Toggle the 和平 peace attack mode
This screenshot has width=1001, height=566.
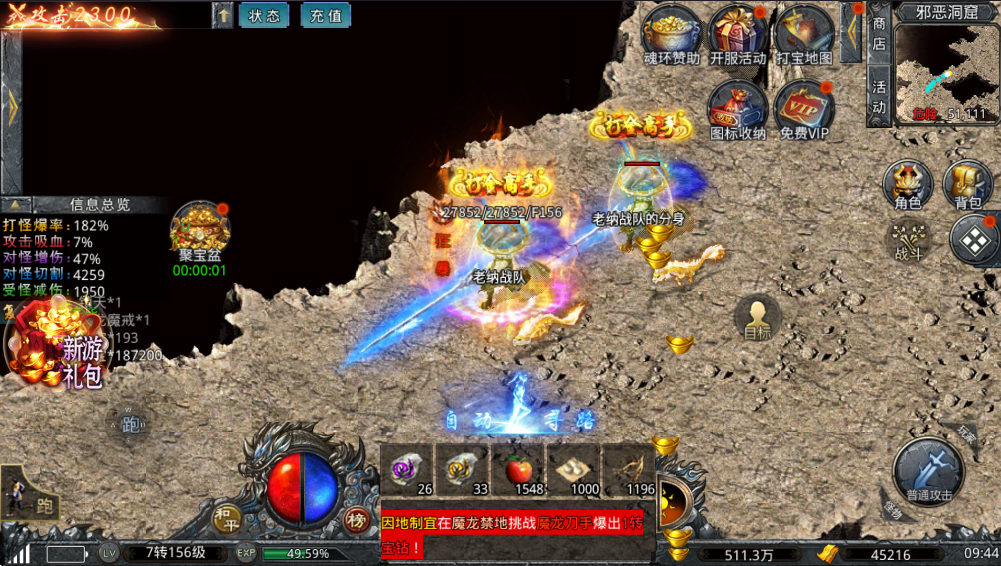[x=227, y=518]
